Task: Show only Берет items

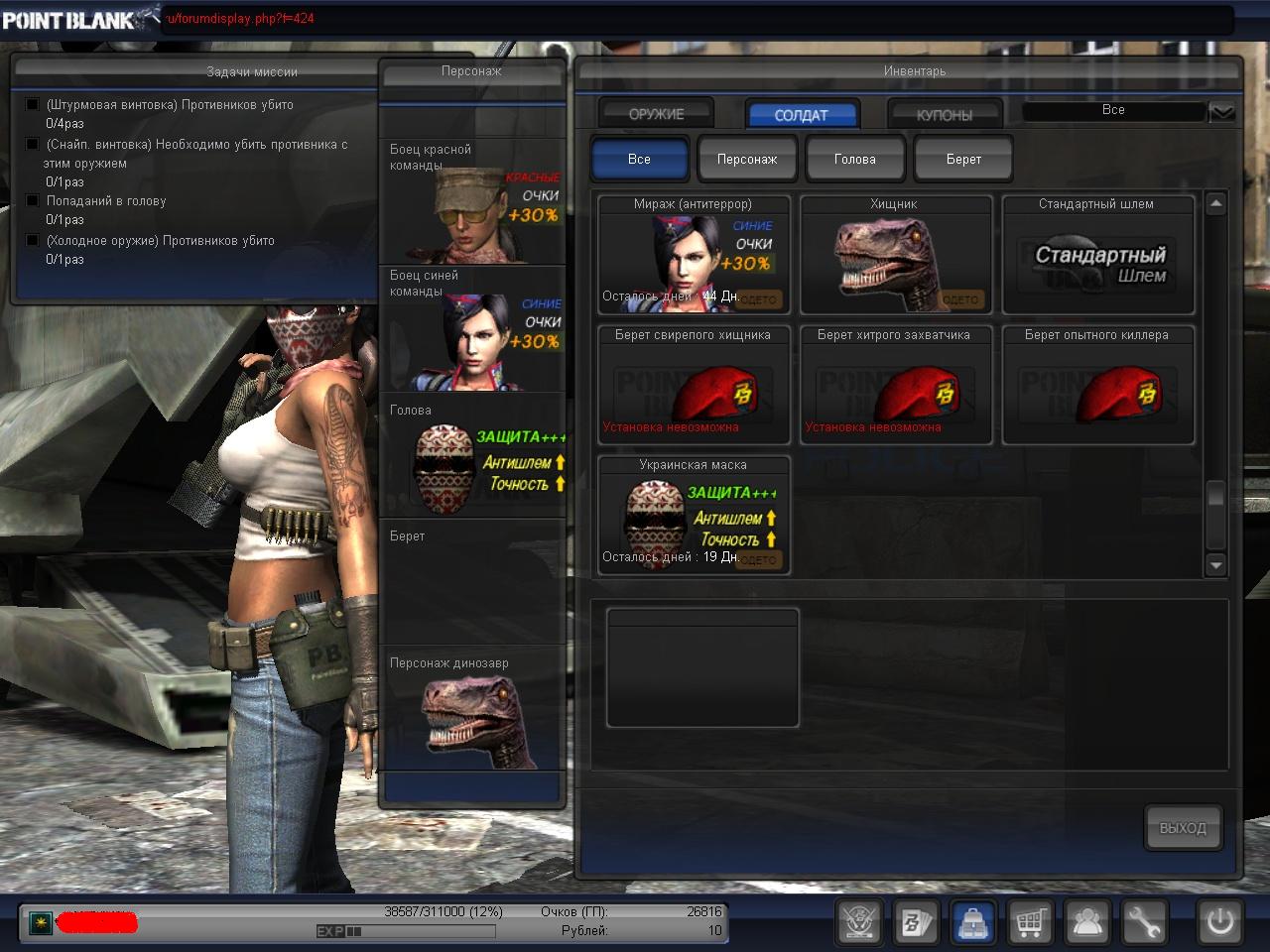Action: click(x=963, y=159)
